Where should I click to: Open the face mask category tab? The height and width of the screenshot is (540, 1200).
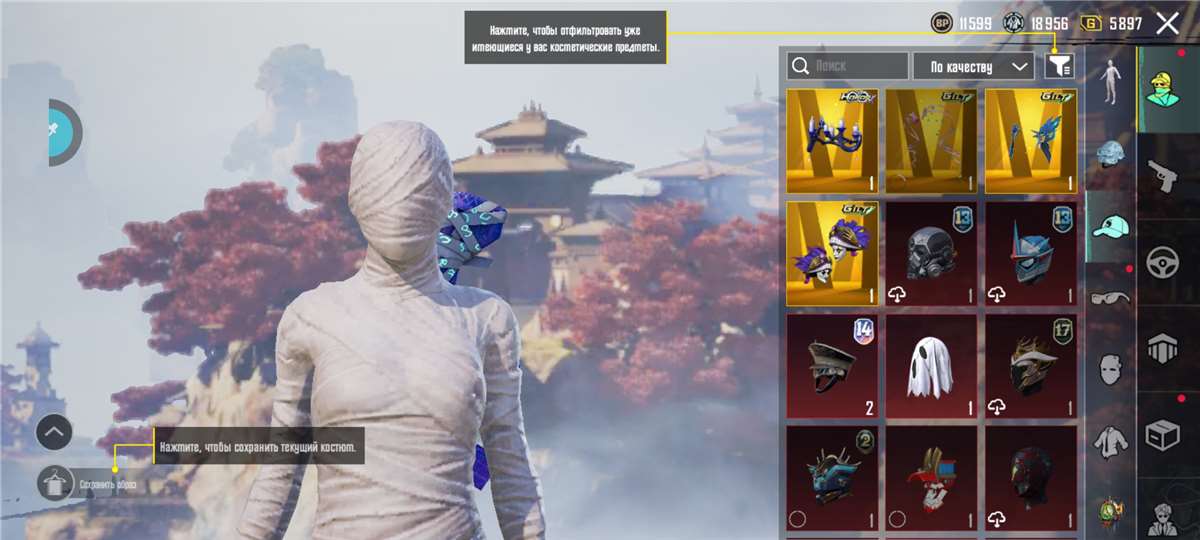1109,368
